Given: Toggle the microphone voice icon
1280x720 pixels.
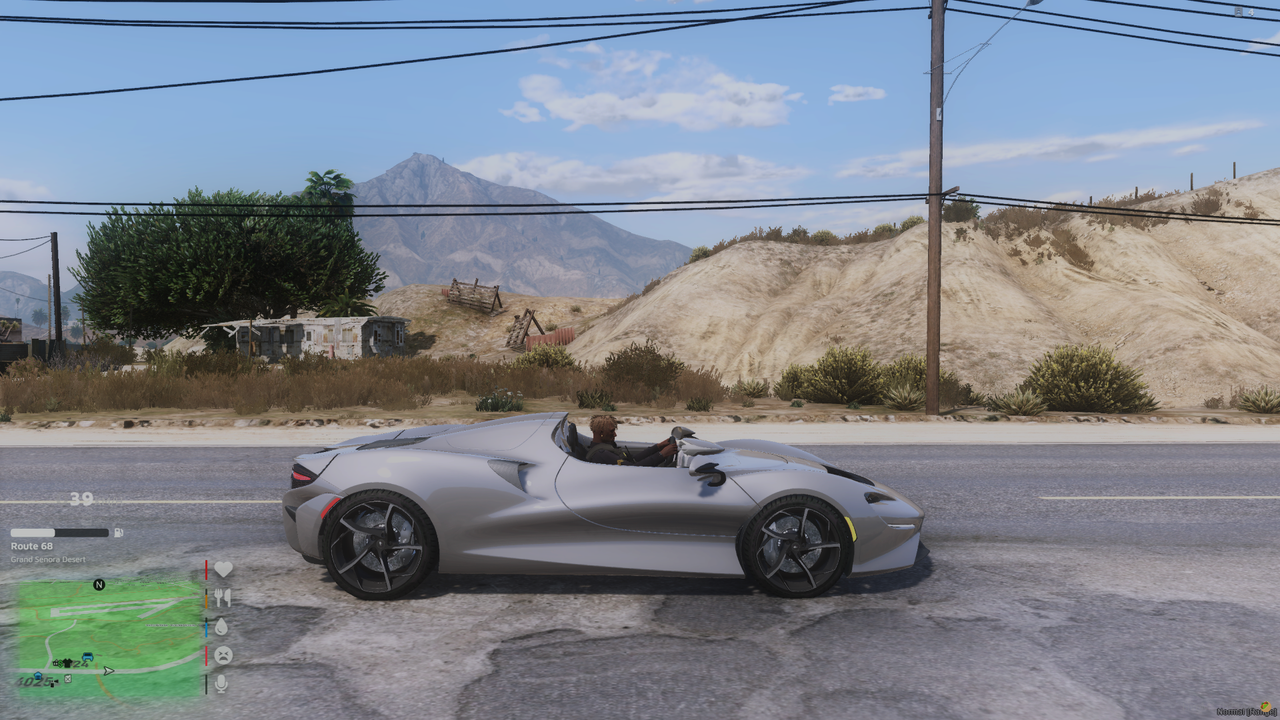Looking at the screenshot, I should (x=222, y=684).
